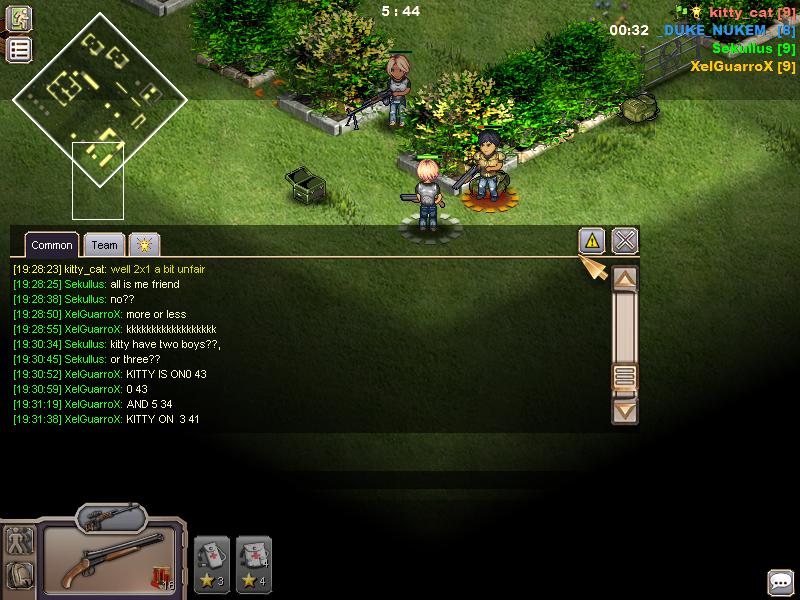Close the chat window with X

[x=625, y=241]
